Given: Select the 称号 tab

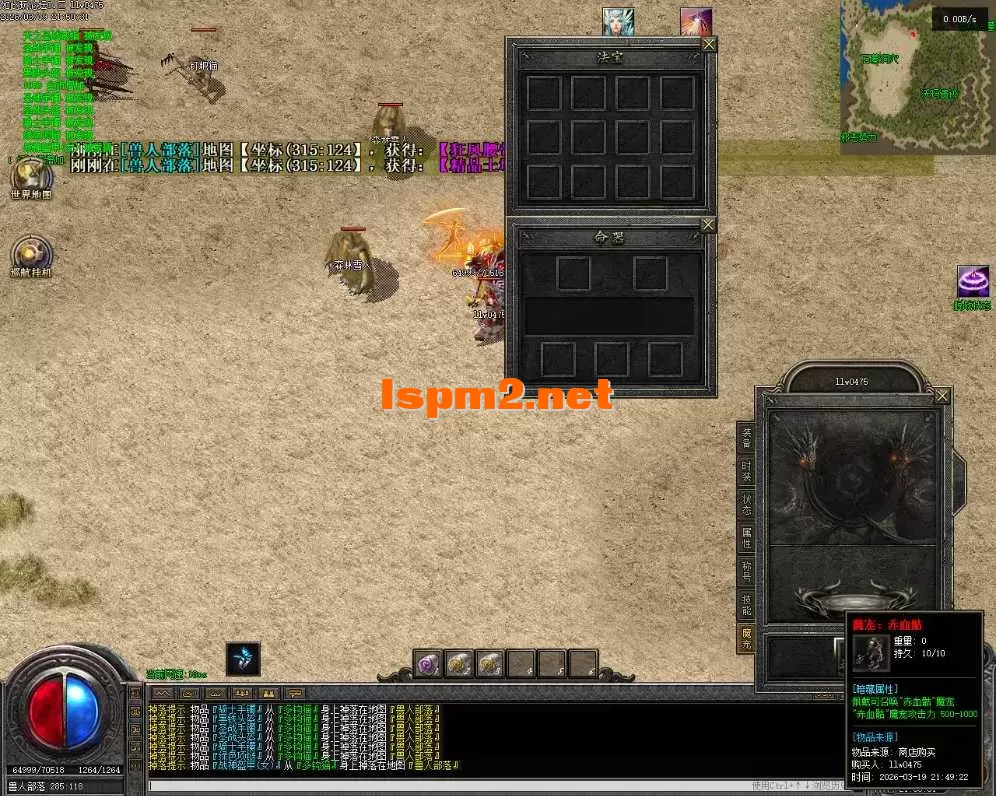Looking at the screenshot, I should (746, 571).
